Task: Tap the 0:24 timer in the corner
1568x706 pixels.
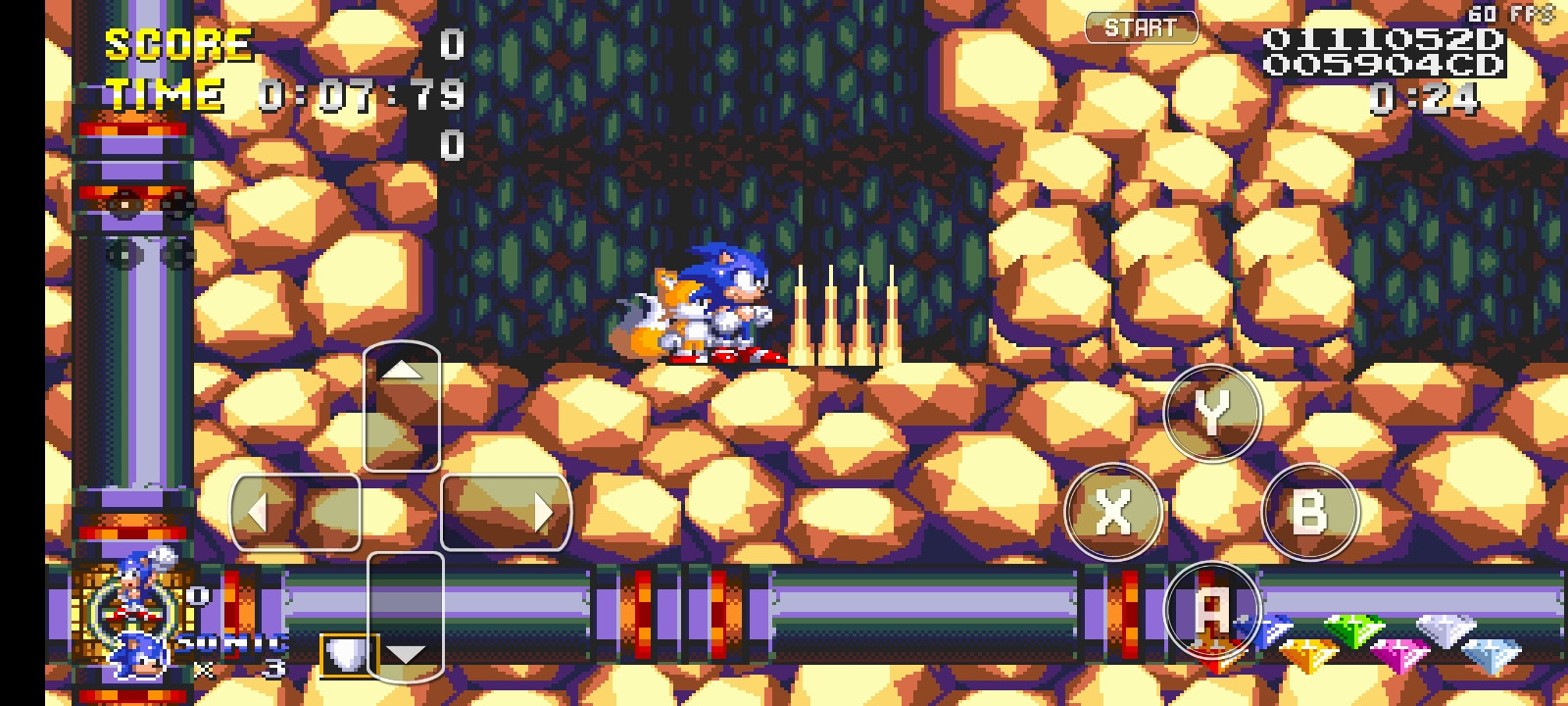Action: tap(1422, 96)
